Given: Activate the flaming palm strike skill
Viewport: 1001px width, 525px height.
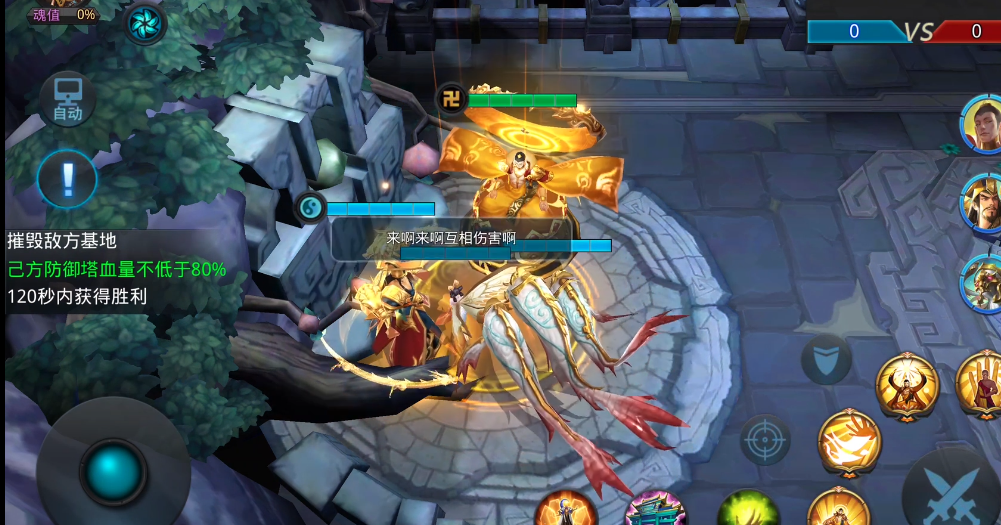Looking at the screenshot, I should pyautogui.click(x=849, y=443).
